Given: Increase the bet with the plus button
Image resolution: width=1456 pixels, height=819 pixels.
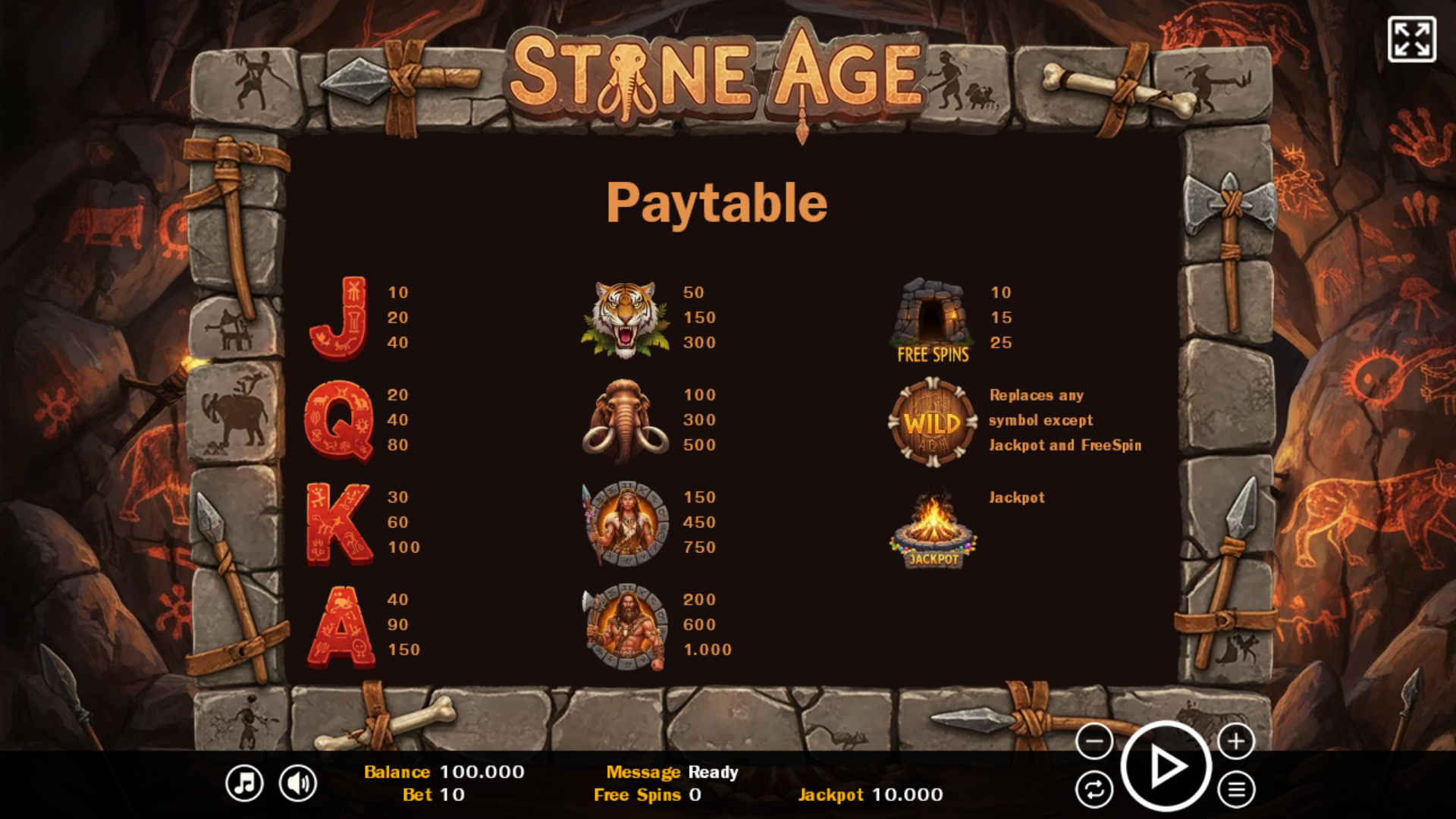Looking at the screenshot, I should click(x=1236, y=741).
